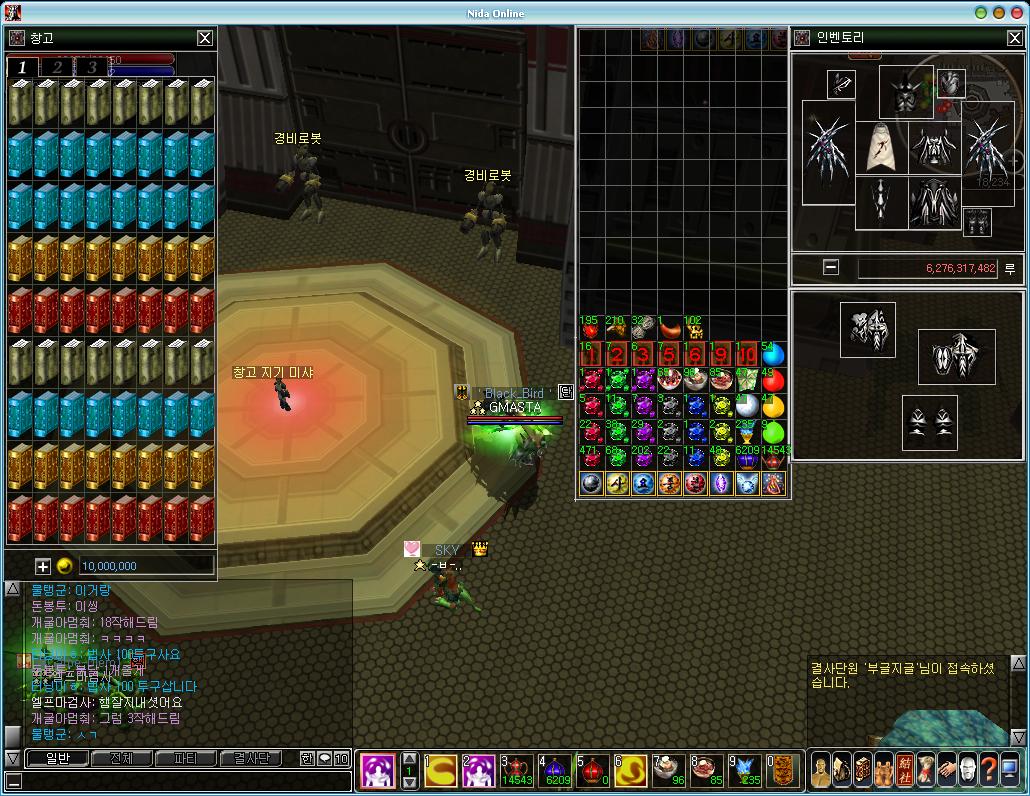Close the Nida Online window
Screen dimensions: 1030x796
[x=1017, y=13]
